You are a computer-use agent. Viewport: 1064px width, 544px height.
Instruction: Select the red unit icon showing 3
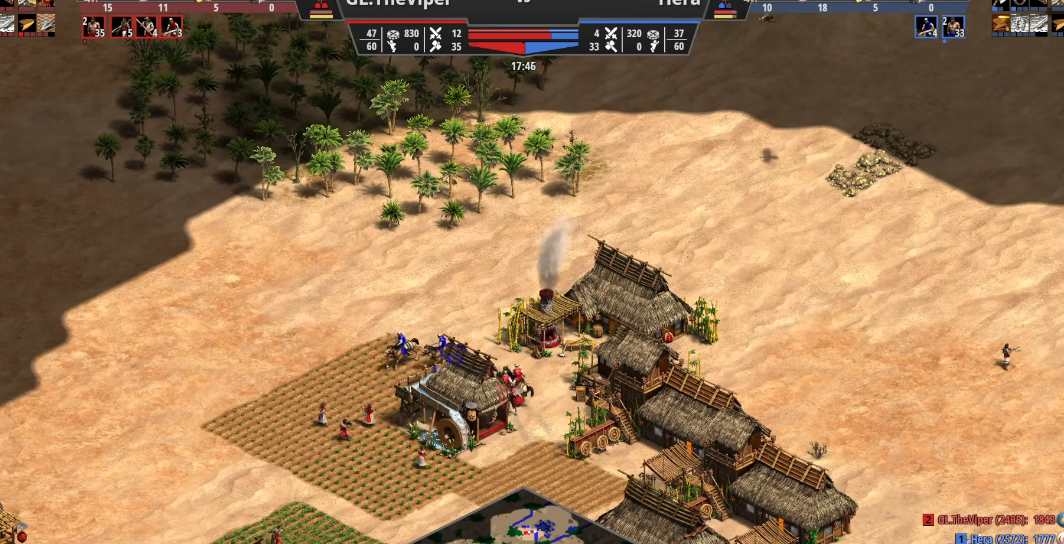172,27
